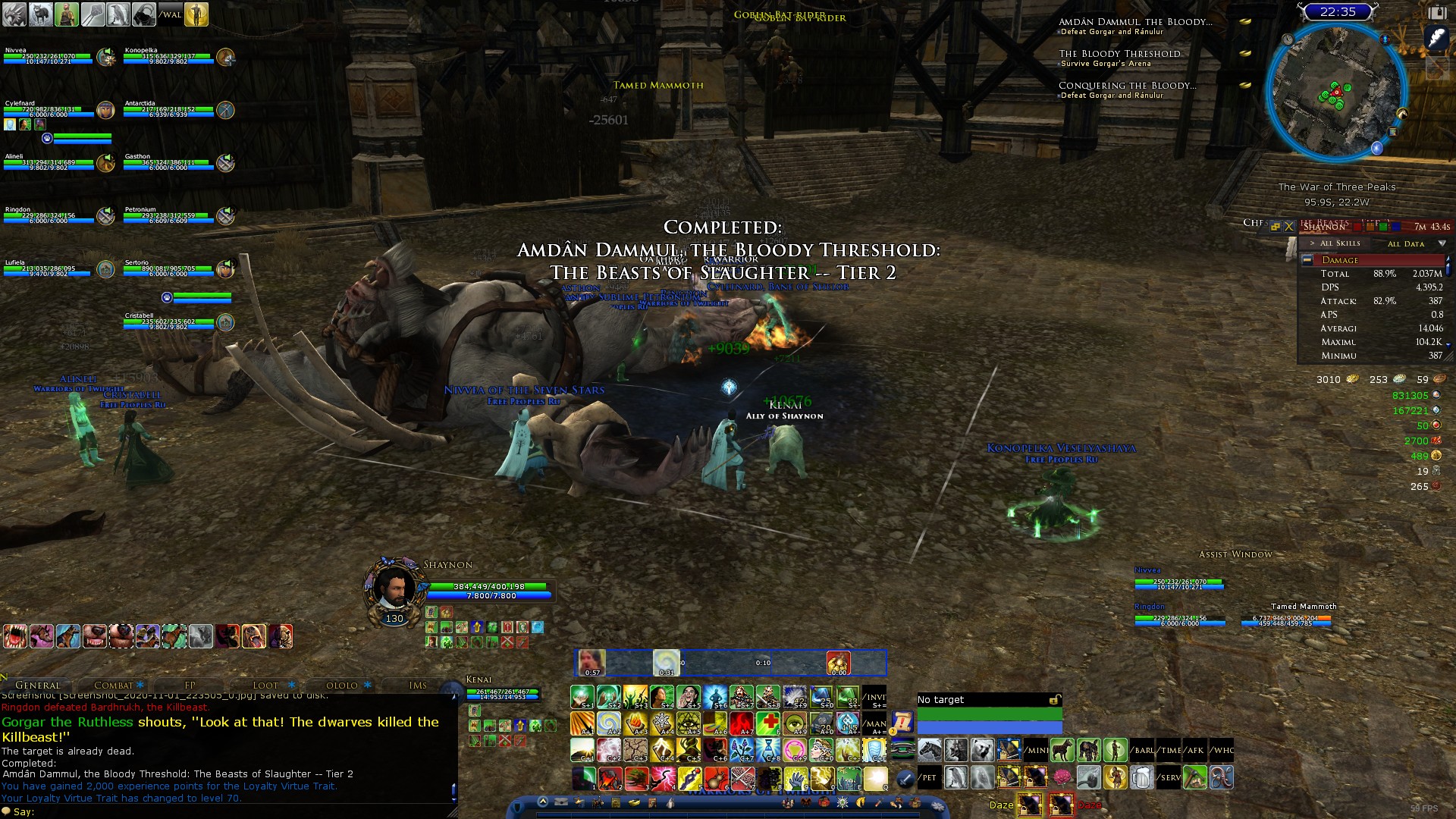Activate the /afk macro slot
The image size is (1456, 819).
(x=1195, y=750)
